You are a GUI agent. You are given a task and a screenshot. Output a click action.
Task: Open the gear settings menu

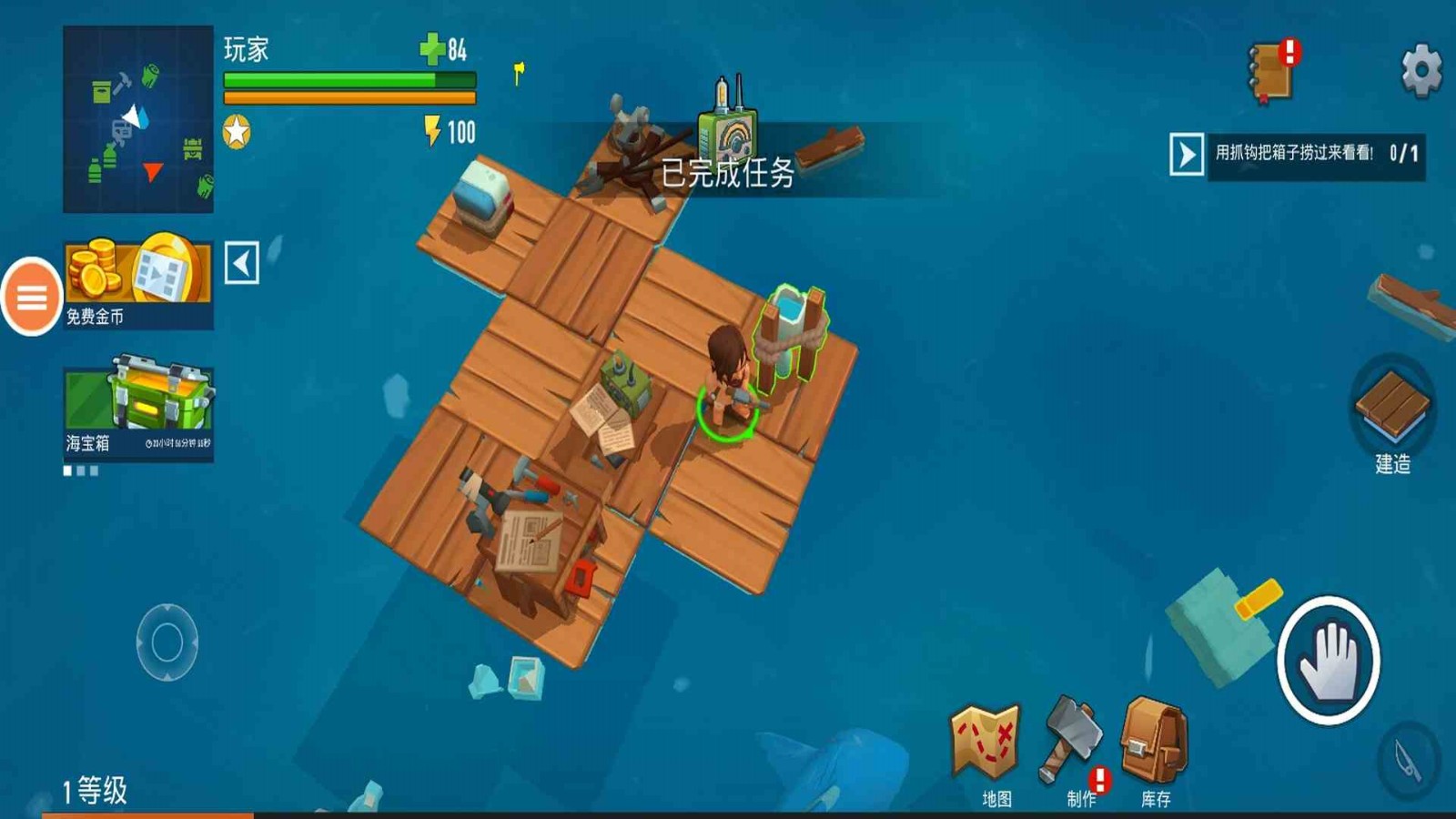pos(1421,69)
